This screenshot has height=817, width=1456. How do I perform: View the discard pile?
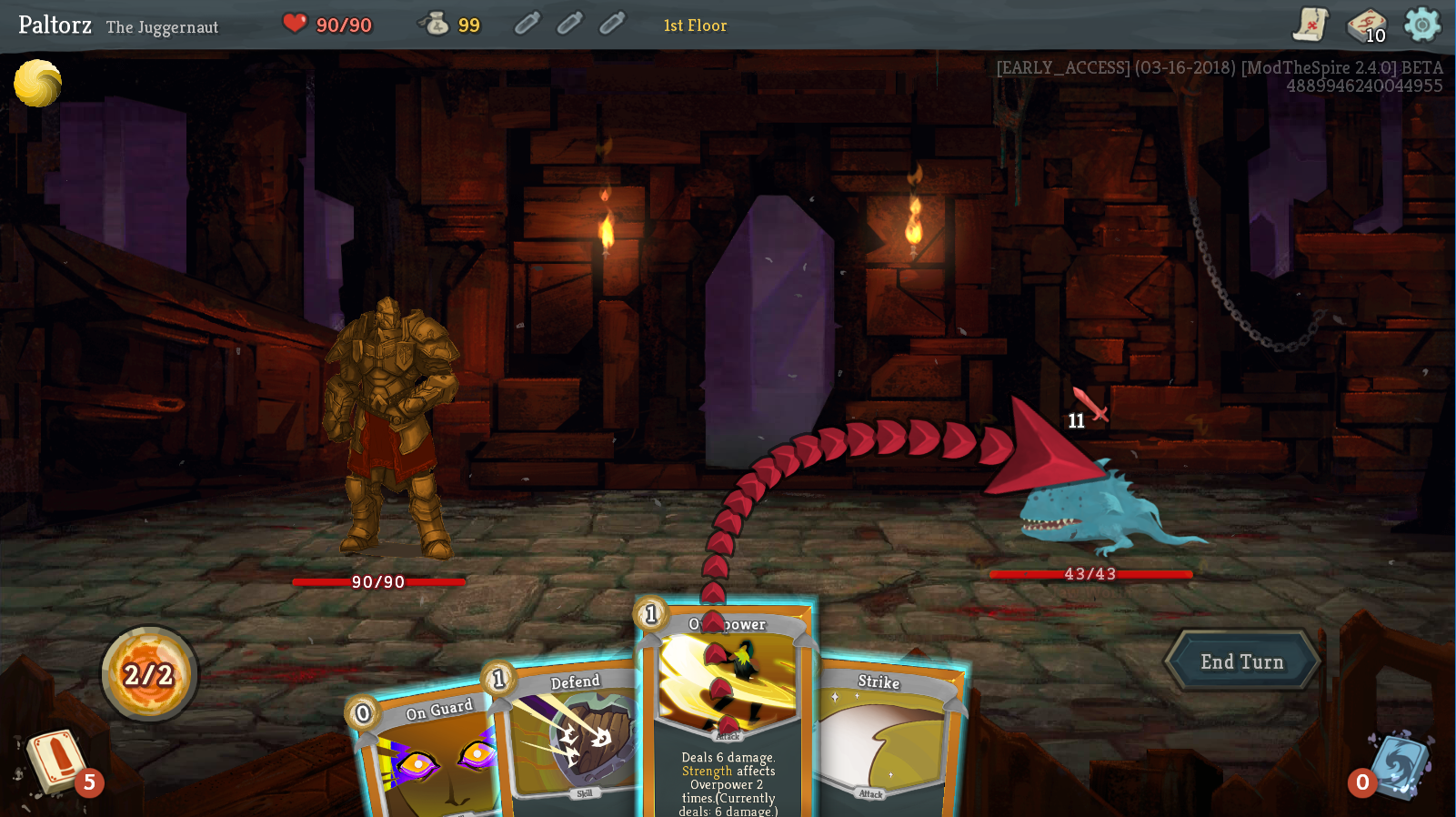[1399, 766]
